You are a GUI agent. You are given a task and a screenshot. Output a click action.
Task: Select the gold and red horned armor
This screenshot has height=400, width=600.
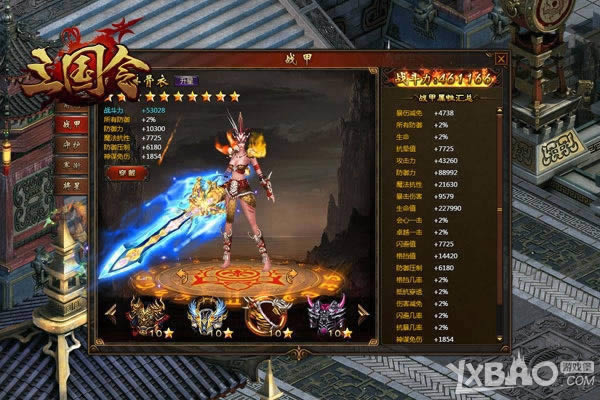click(147, 313)
